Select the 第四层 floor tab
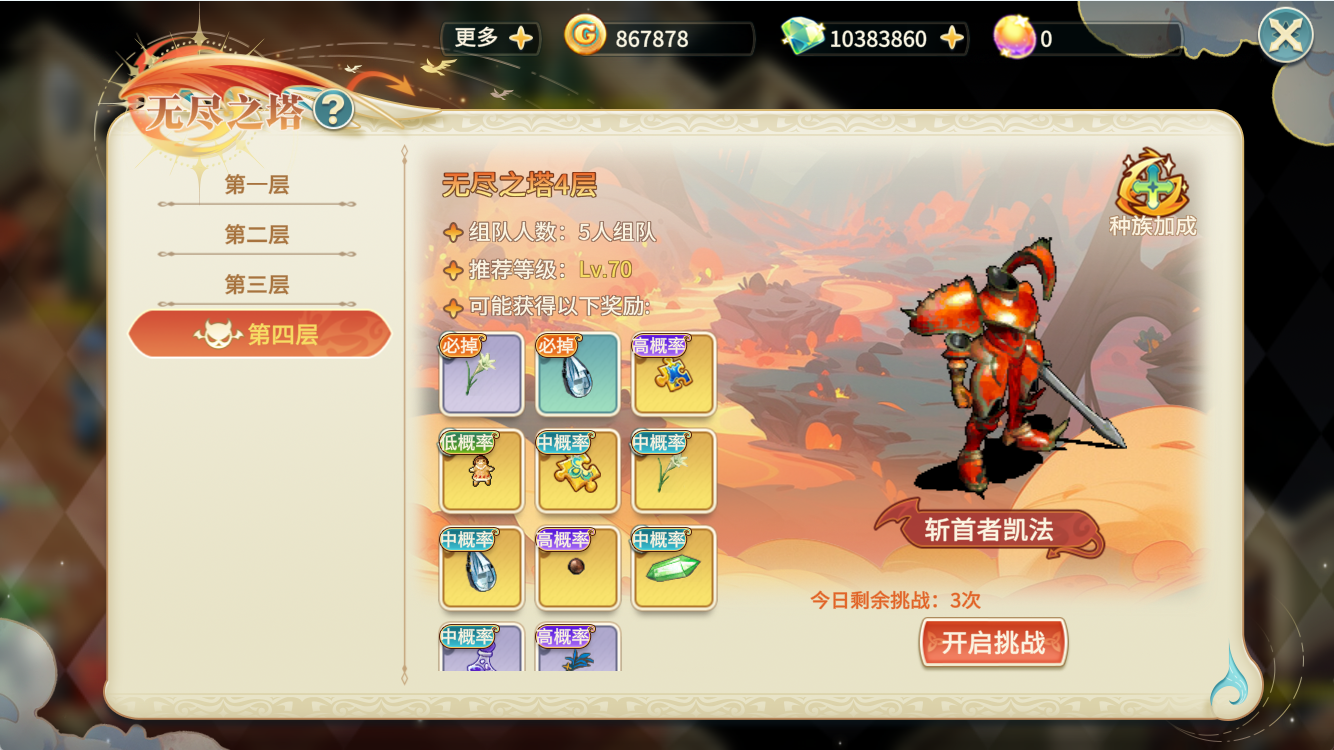Screen dimensions: 1334x750 click(259, 334)
